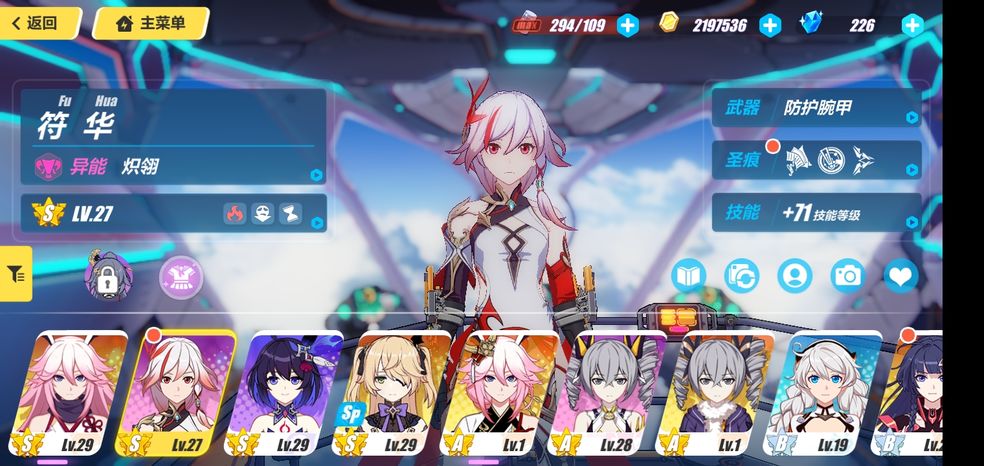Pick the blonde eyepatch SP Lv.29 card

click(399, 393)
